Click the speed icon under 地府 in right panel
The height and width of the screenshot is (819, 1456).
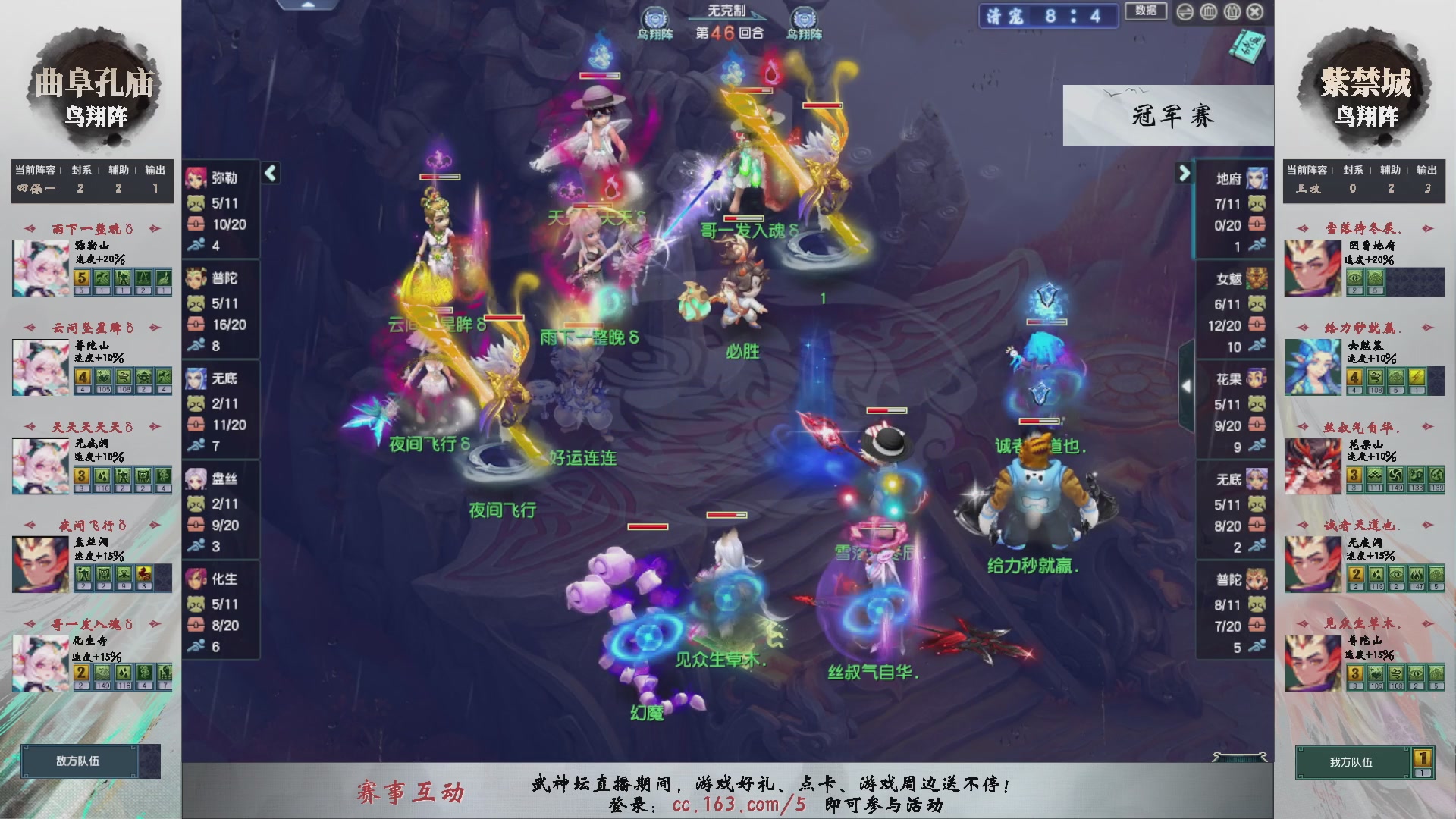tap(1256, 246)
